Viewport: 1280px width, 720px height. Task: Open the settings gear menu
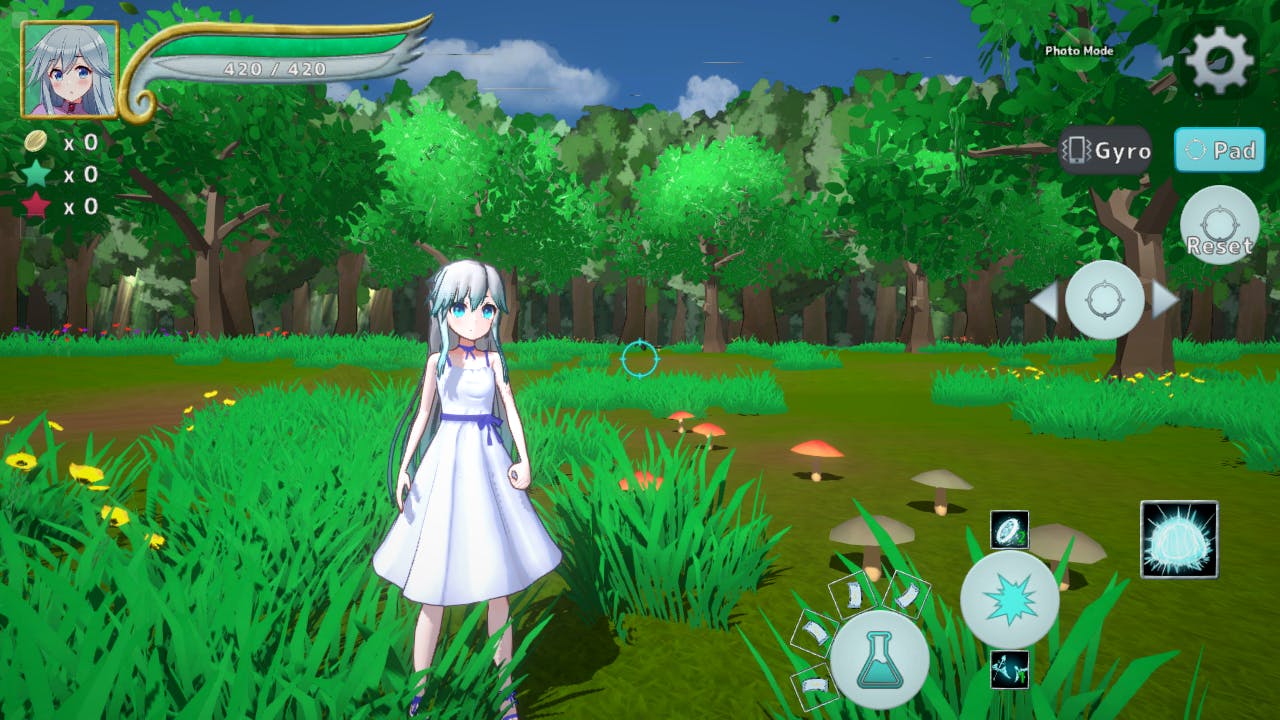click(1219, 60)
